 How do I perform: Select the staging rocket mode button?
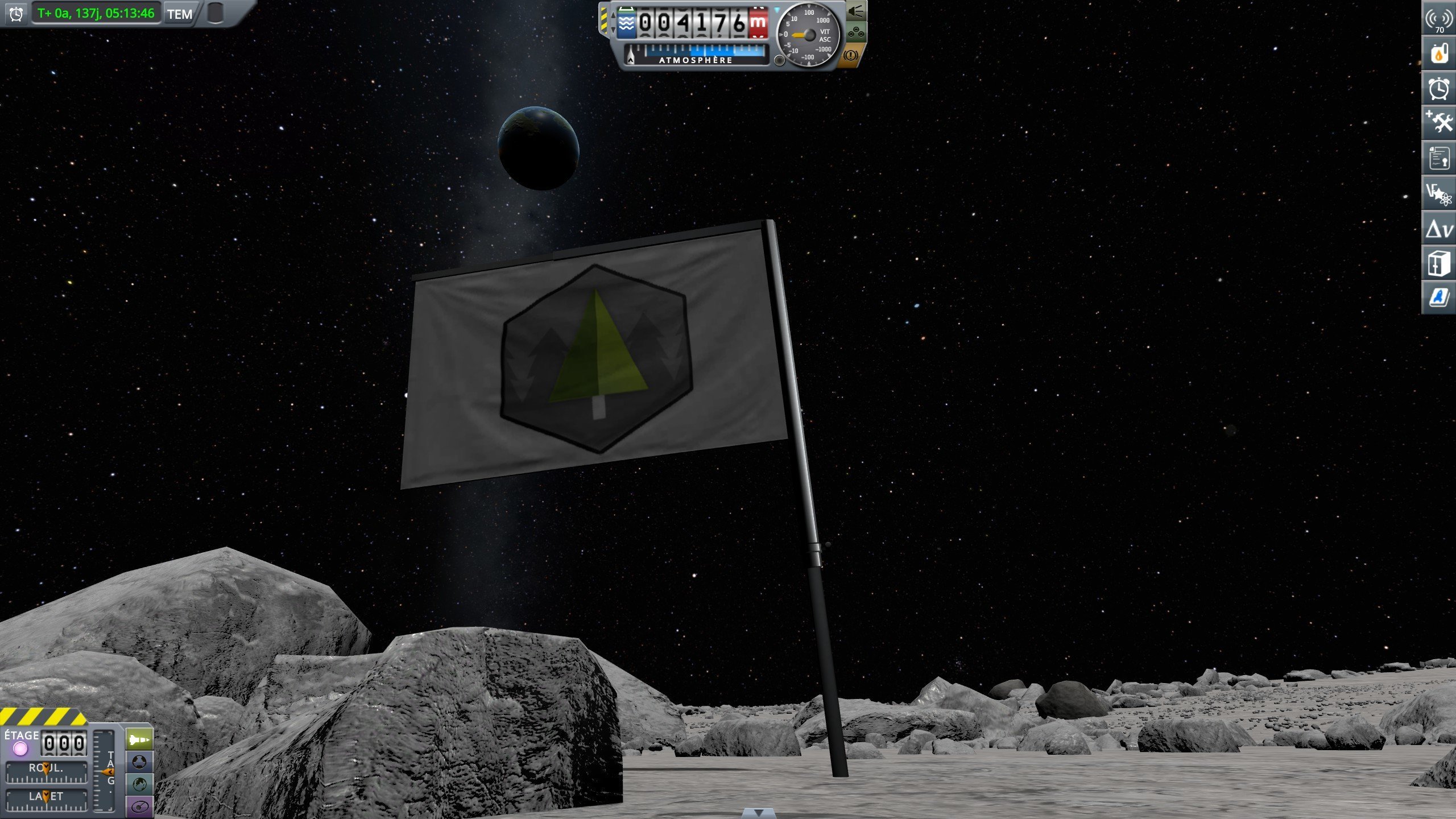(x=139, y=739)
